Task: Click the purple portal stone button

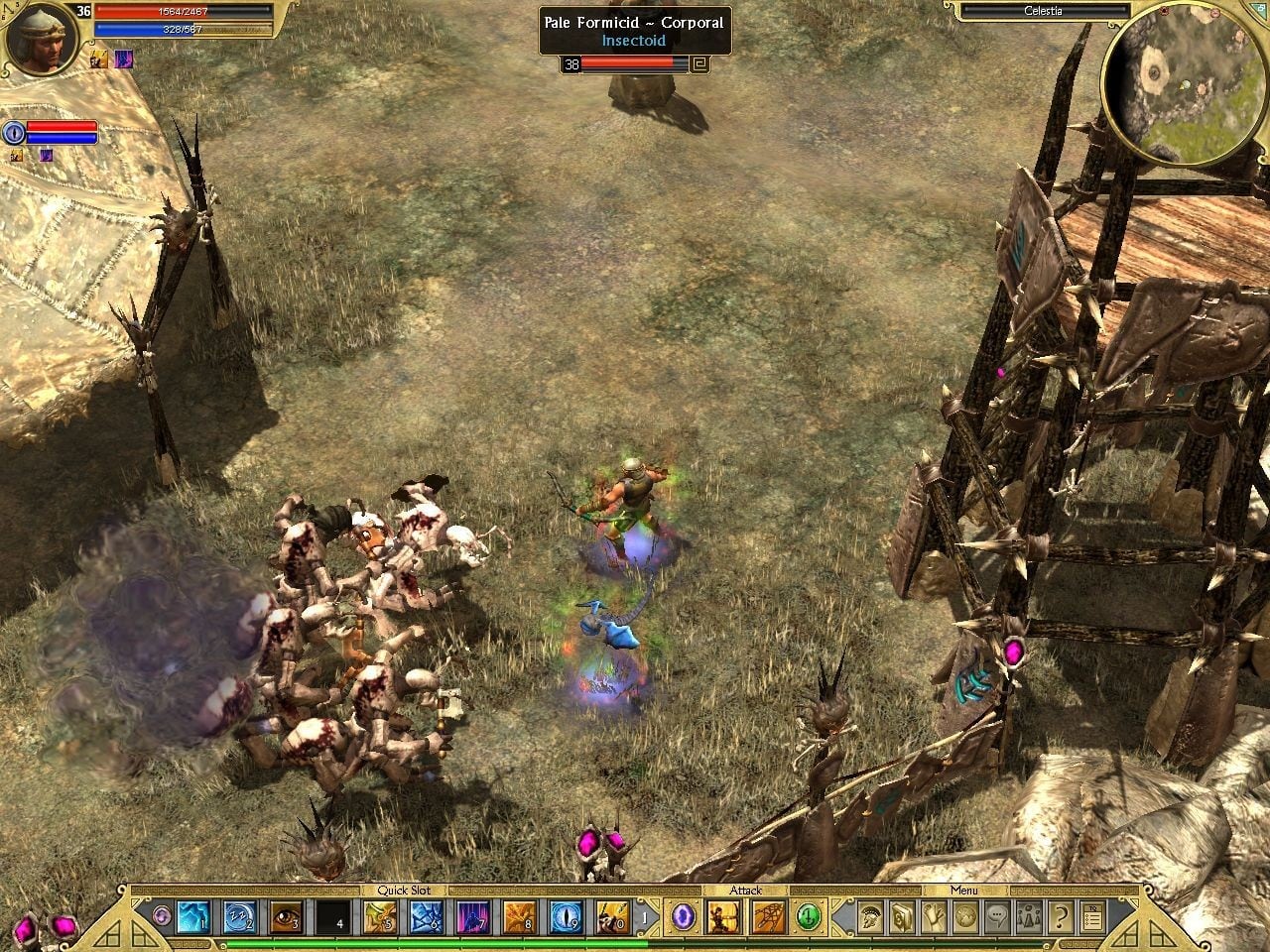Action: 682,917
